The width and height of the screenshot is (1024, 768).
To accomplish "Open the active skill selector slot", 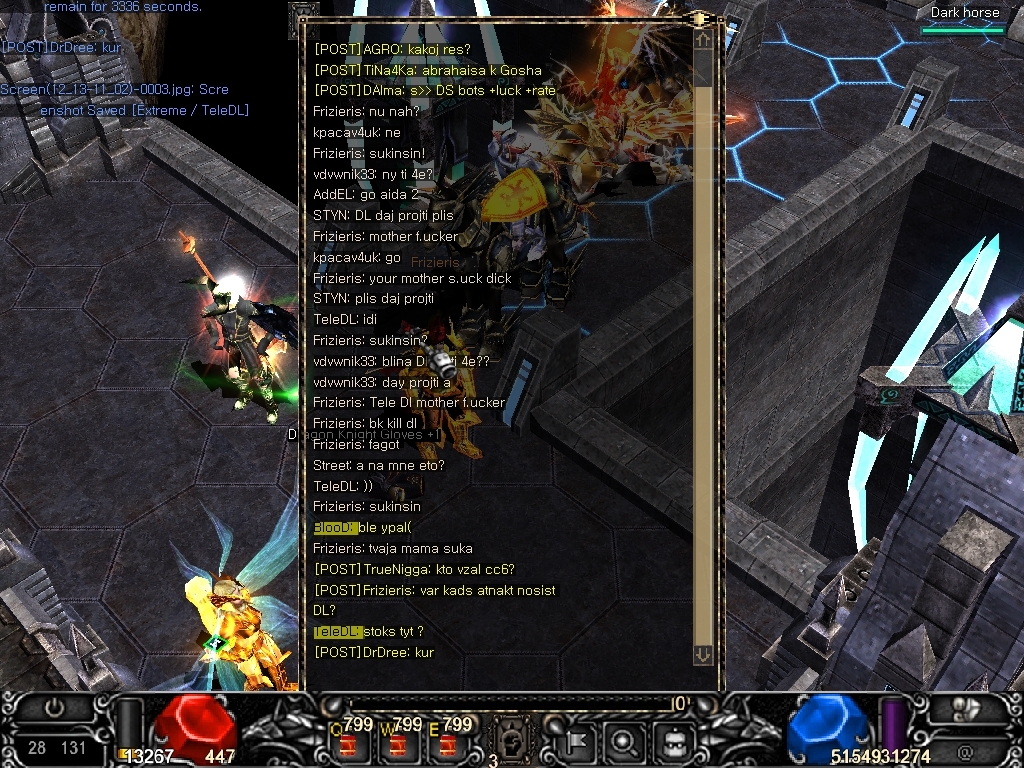I will coord(510,741).
